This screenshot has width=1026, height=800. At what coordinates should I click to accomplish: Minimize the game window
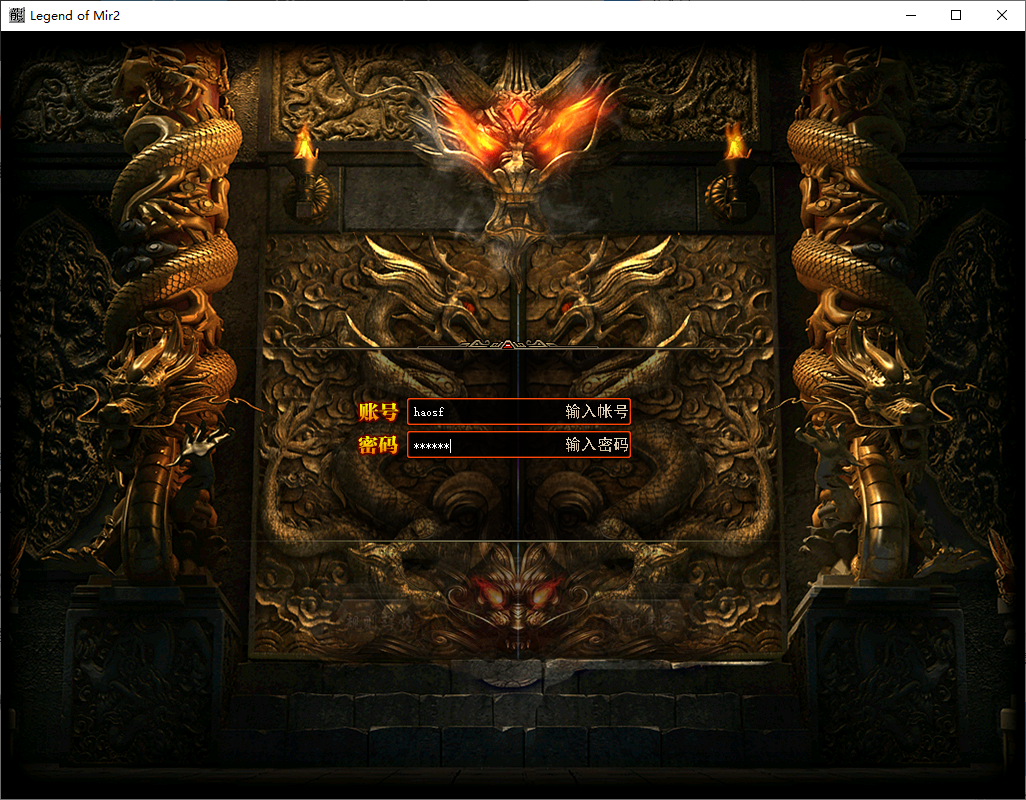click(911, 15)
